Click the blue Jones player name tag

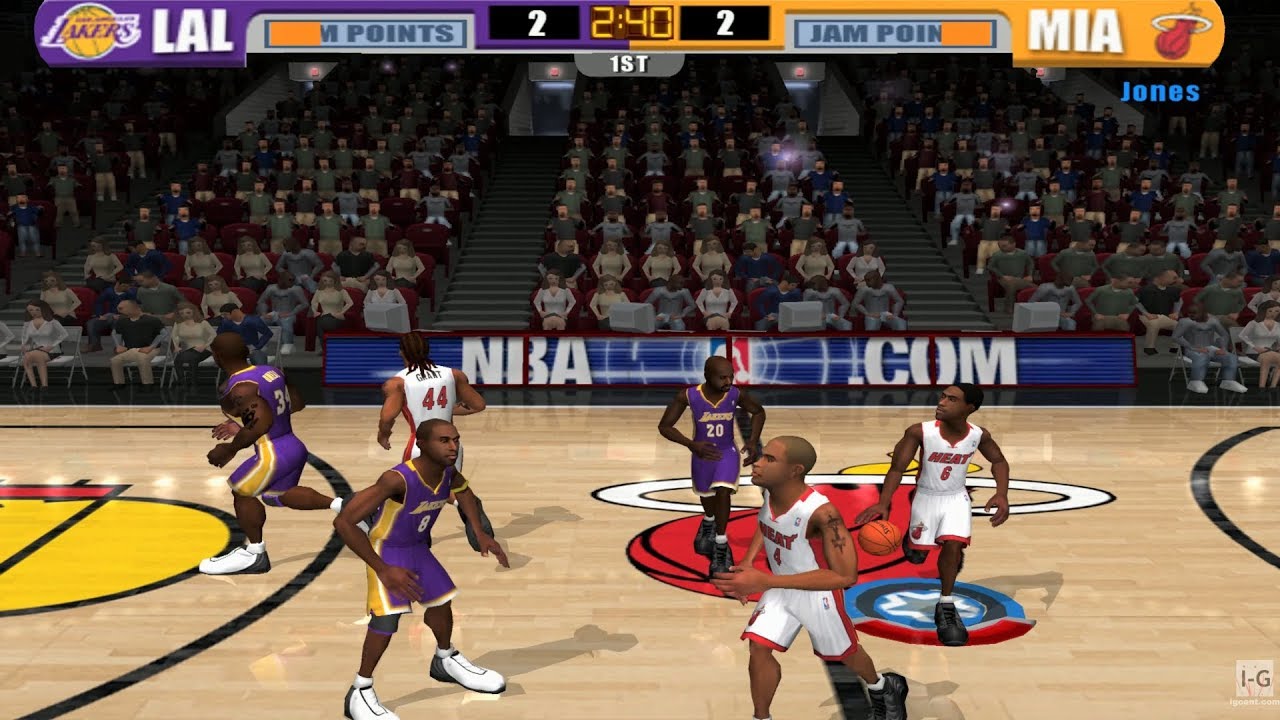point(1160,92)
